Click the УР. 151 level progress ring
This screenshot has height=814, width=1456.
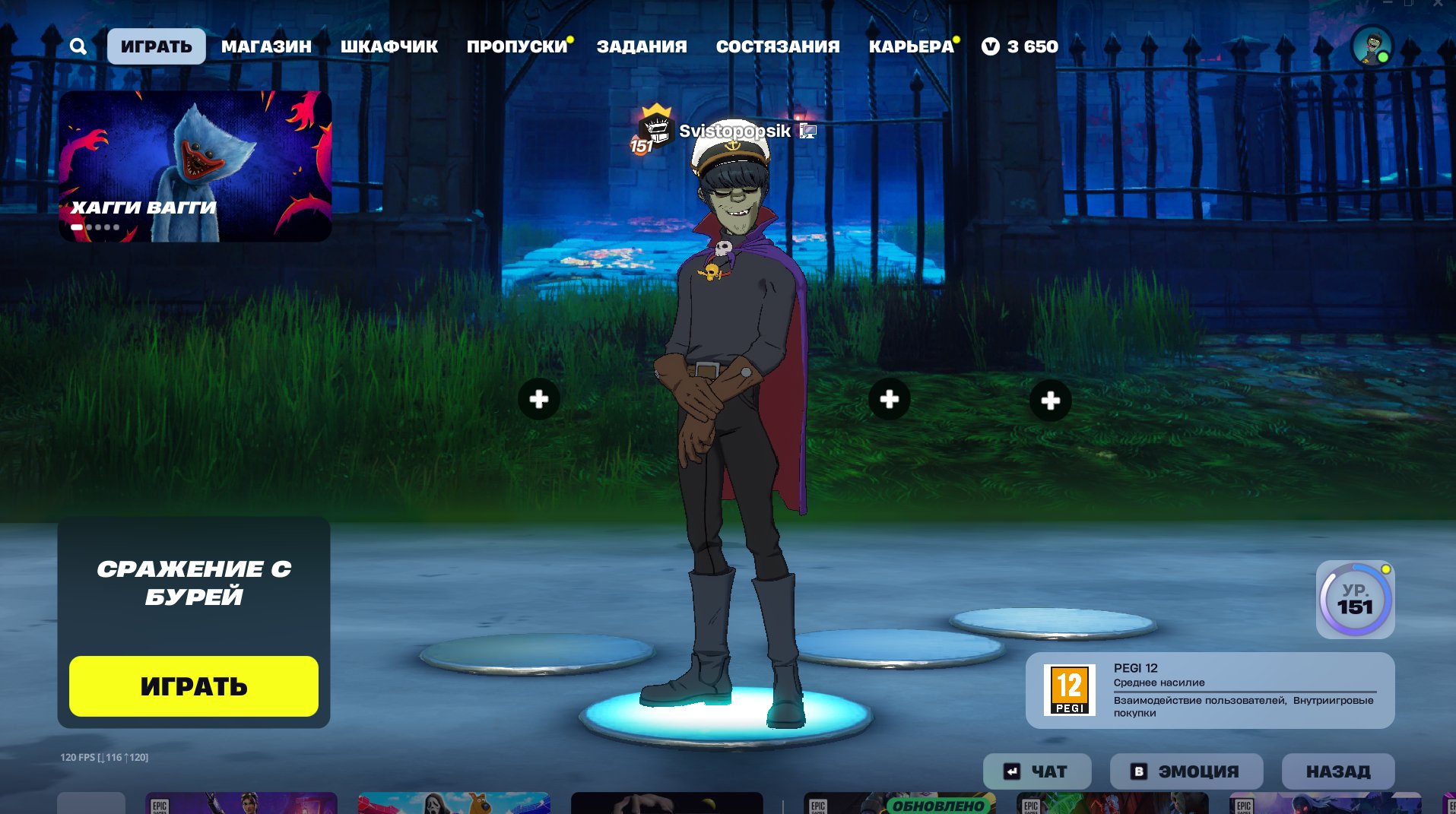[1354, 600]
